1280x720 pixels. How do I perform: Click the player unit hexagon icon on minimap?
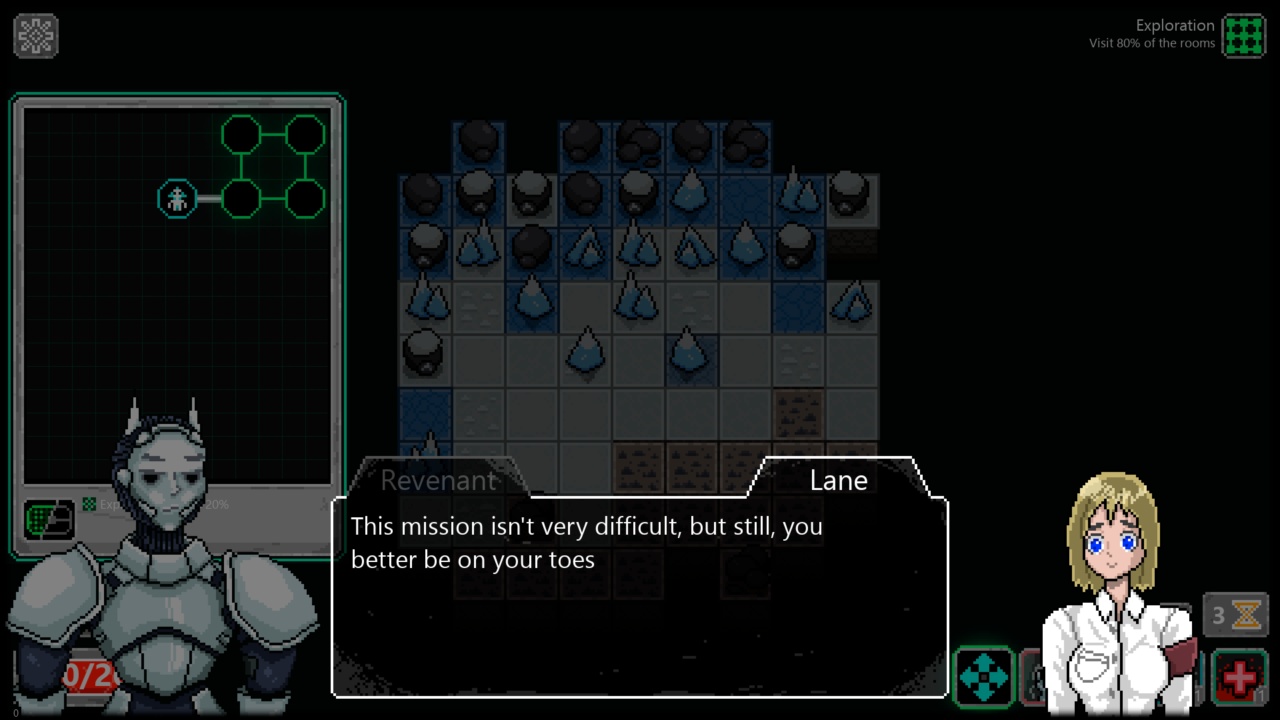pos(176,199)
